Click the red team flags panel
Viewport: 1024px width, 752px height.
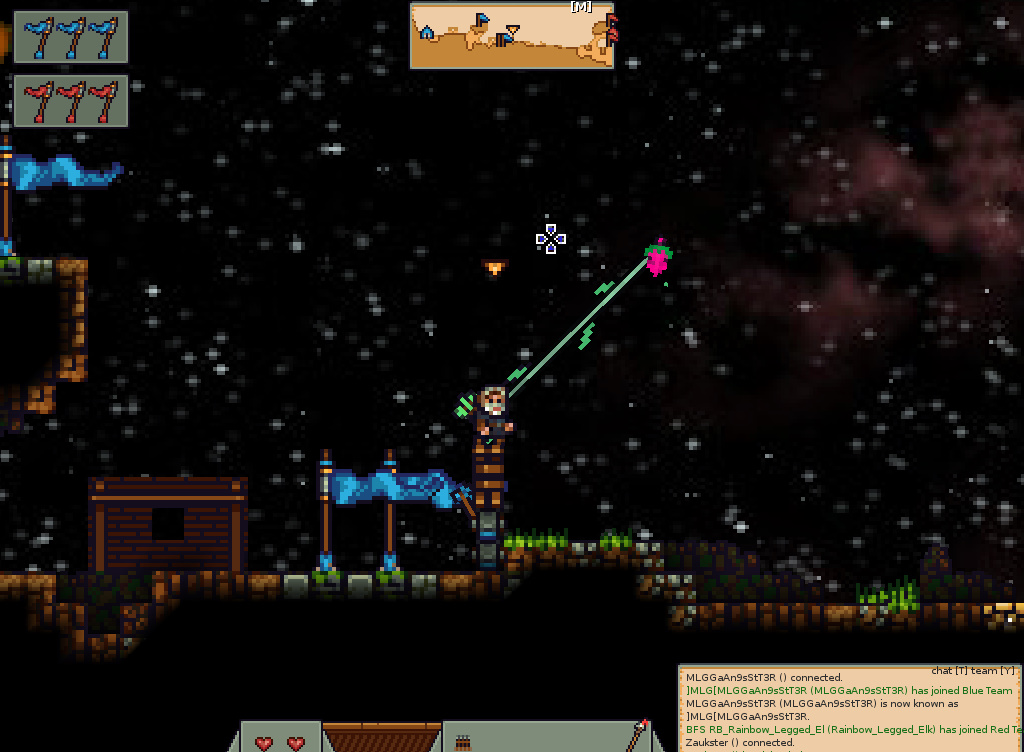pos(71,101)
